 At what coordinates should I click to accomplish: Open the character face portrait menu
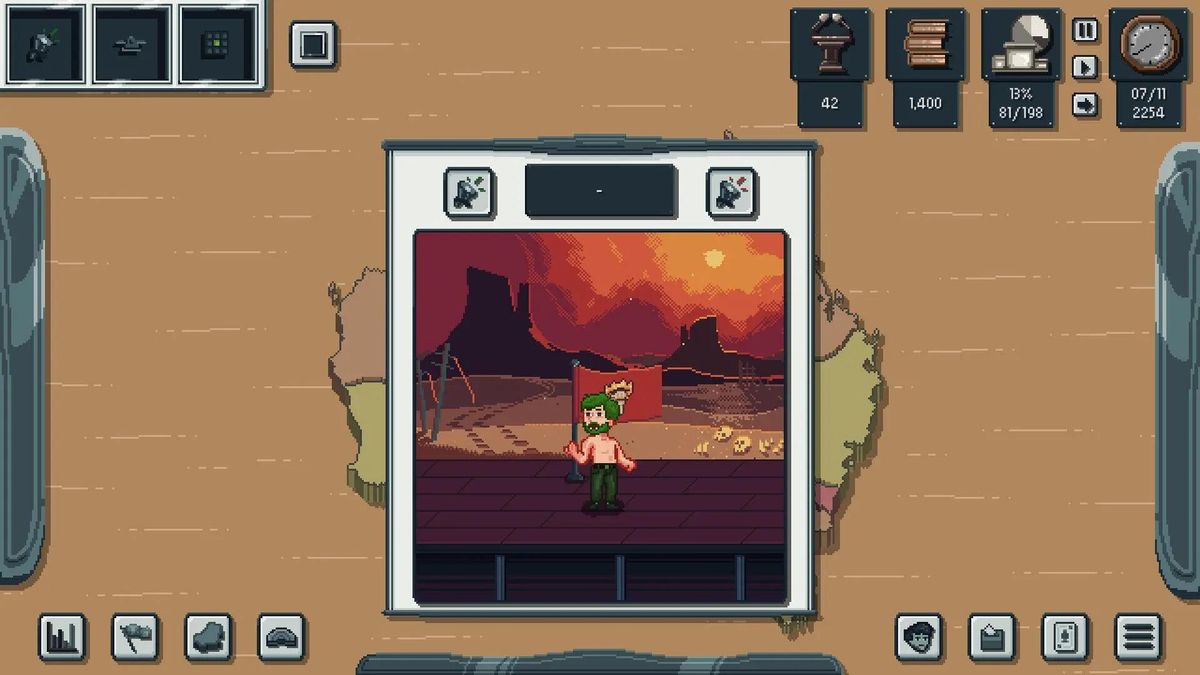[x=919, y=637]
